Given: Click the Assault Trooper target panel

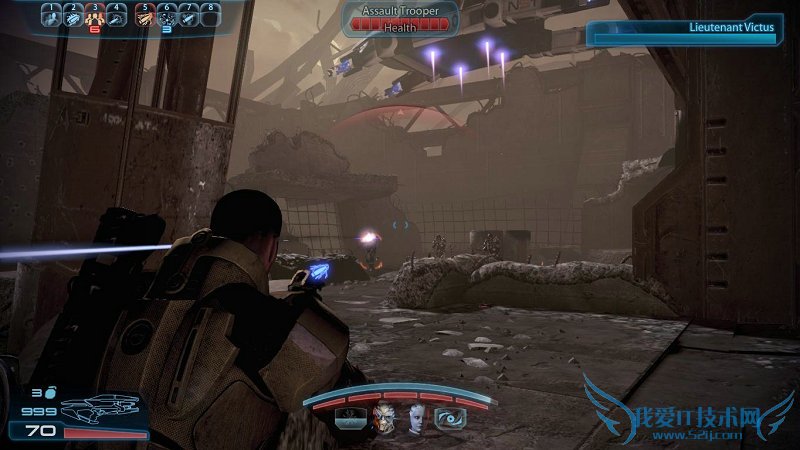Looking at the screenshot, I should click(400, 19).
